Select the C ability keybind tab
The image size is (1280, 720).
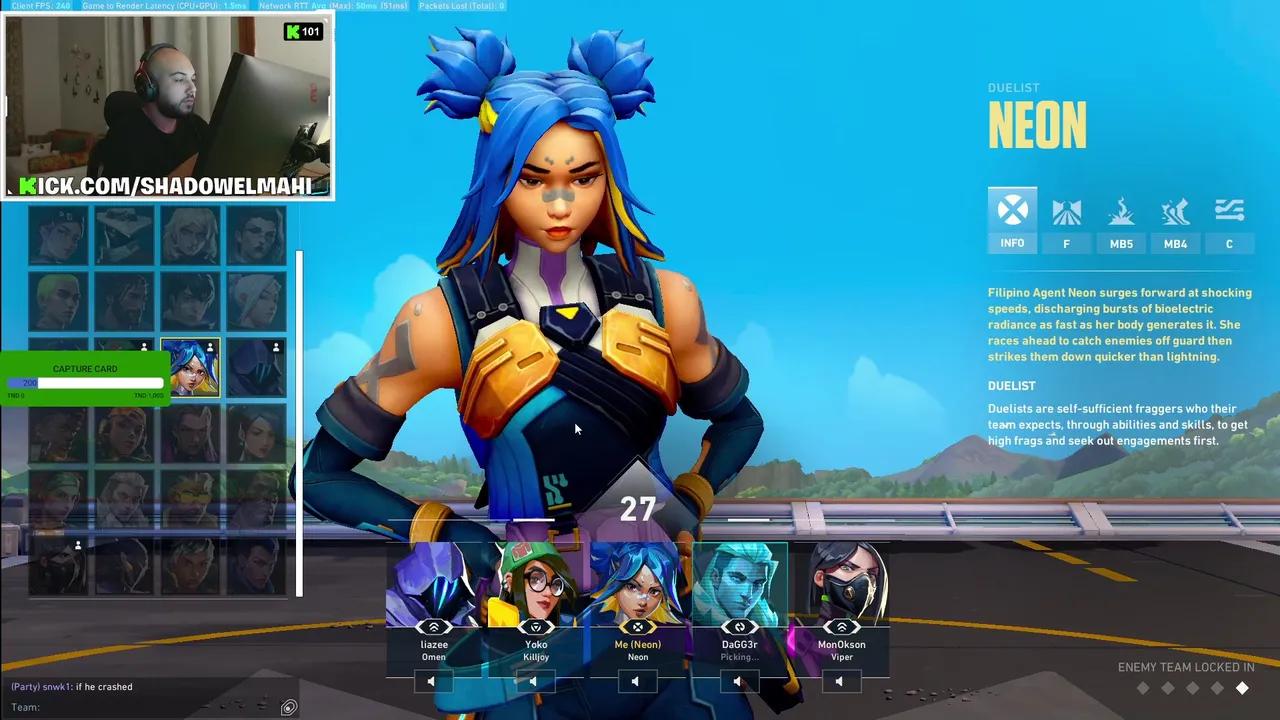(1229, 243)
